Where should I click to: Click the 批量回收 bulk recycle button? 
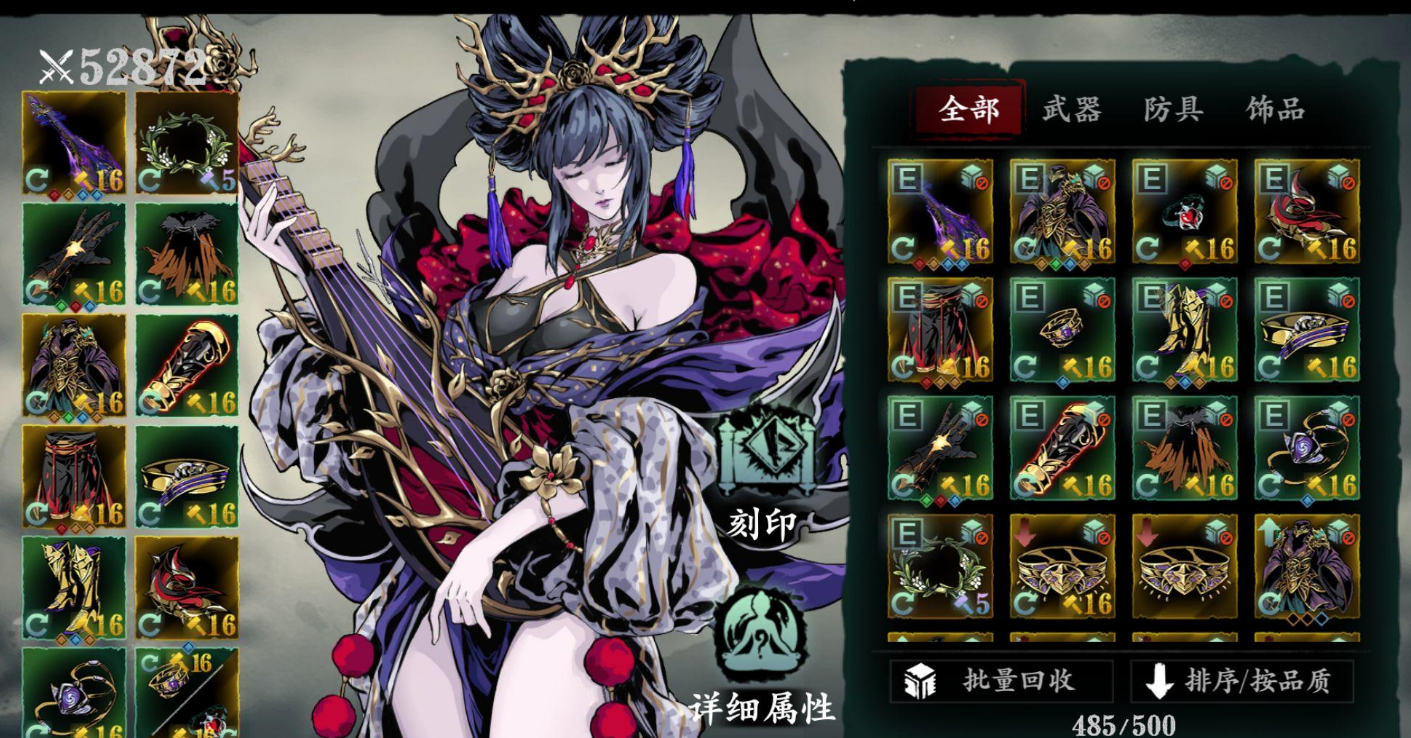pyautogui.click(x=1001, y=681)
